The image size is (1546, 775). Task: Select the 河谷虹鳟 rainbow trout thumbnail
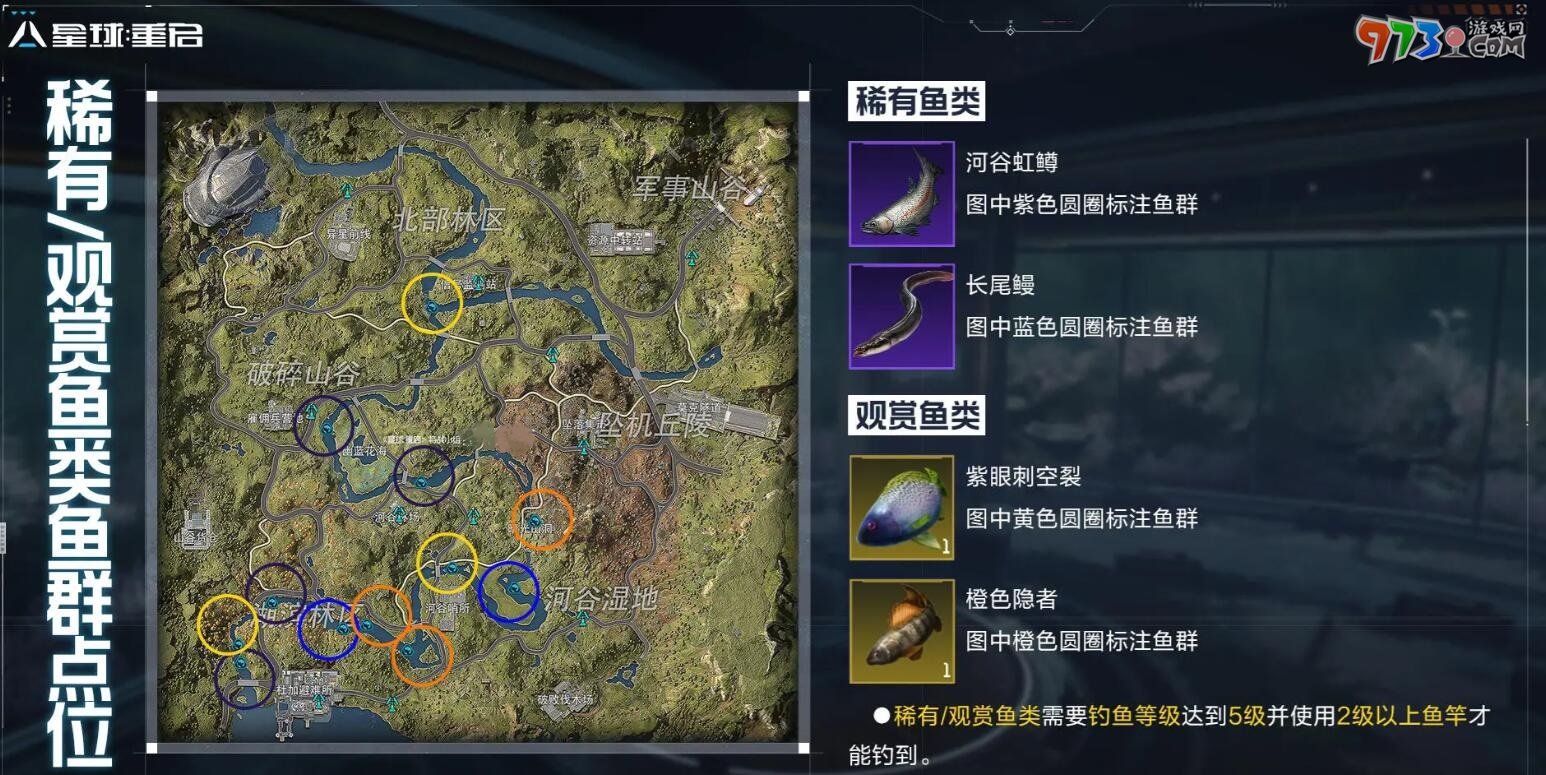coord(900,193)
